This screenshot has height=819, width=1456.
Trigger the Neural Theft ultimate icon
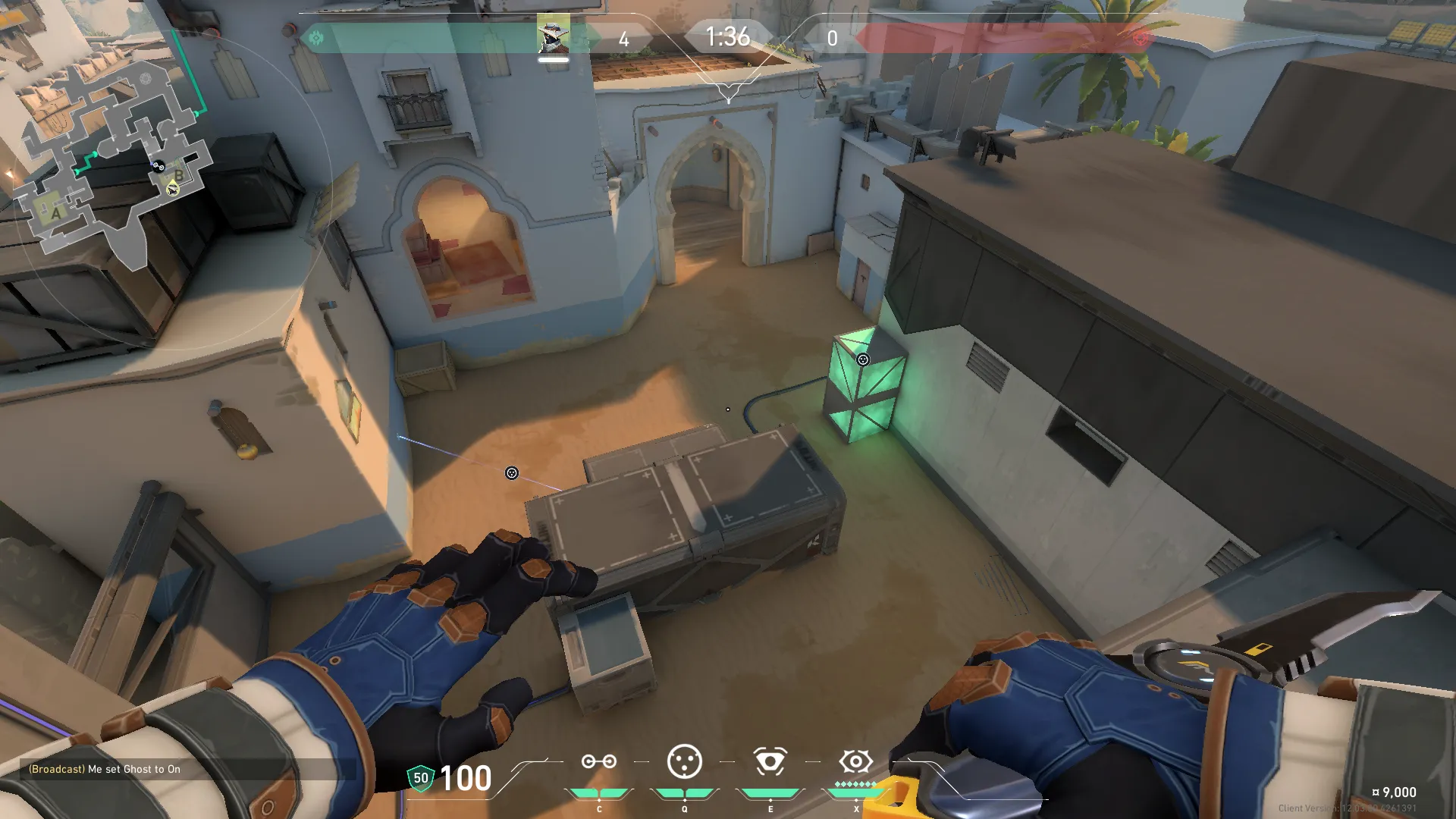[x=855, y=761]
